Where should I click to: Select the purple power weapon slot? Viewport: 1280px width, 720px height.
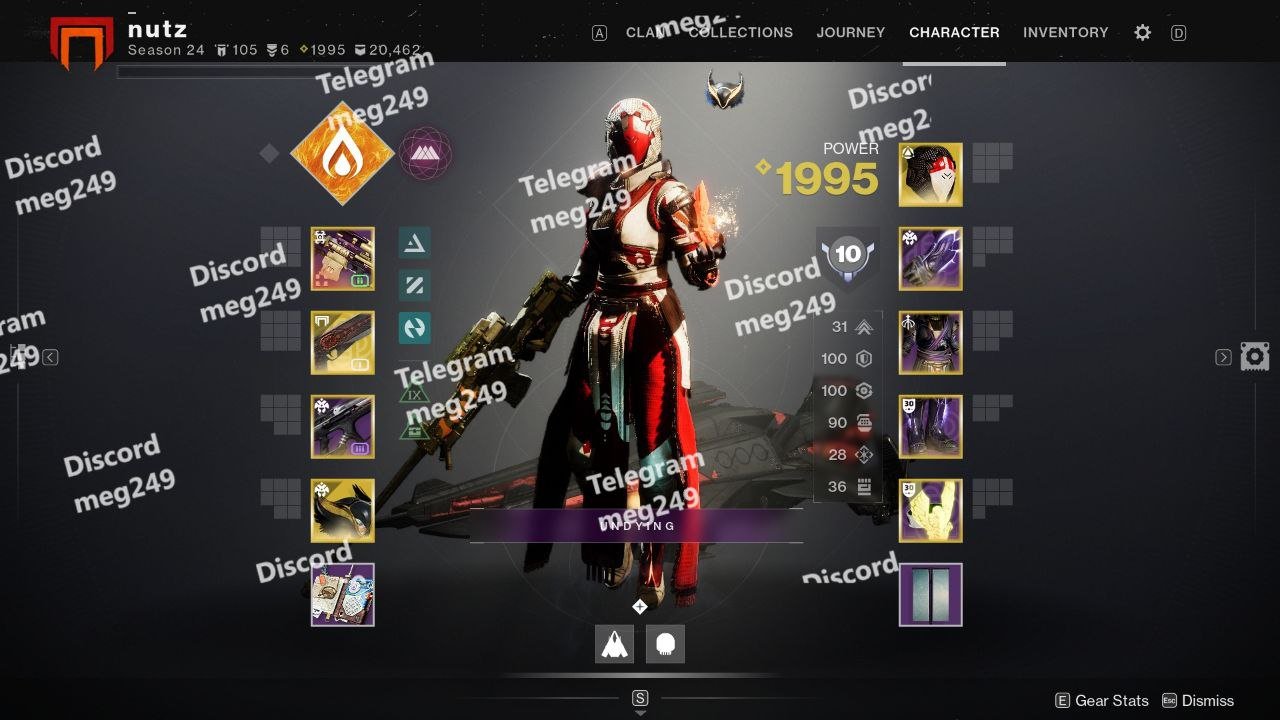[343, 427]
